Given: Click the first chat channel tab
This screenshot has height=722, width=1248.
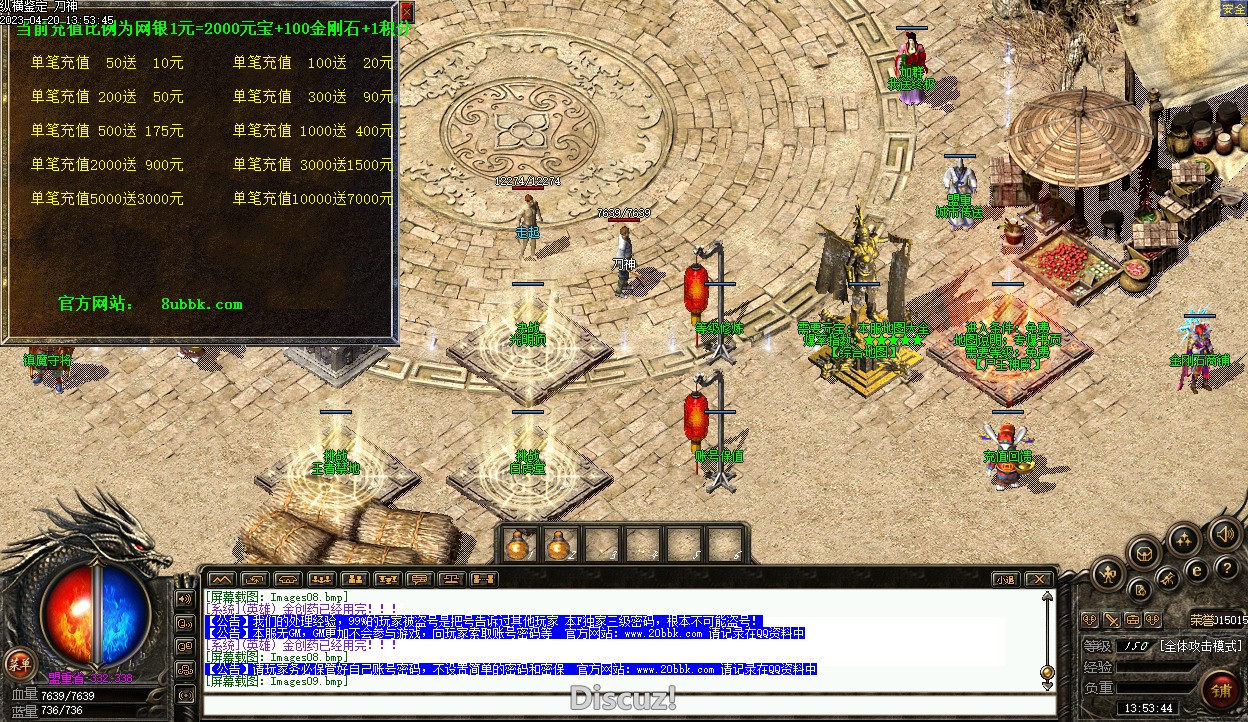Looking at the screenshot, I should tap(221, 579).
